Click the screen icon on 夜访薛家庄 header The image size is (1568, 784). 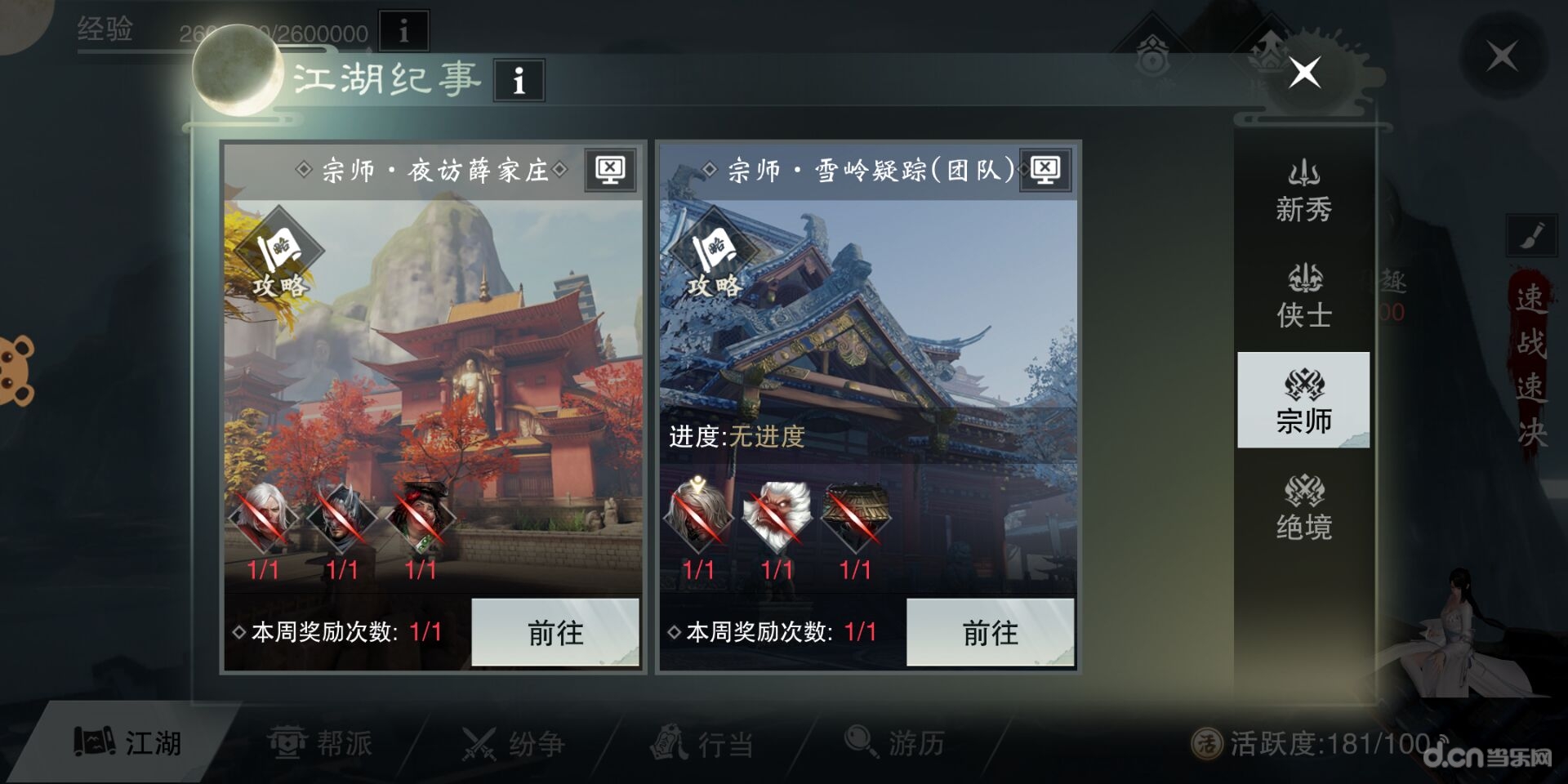pos(610,170)
